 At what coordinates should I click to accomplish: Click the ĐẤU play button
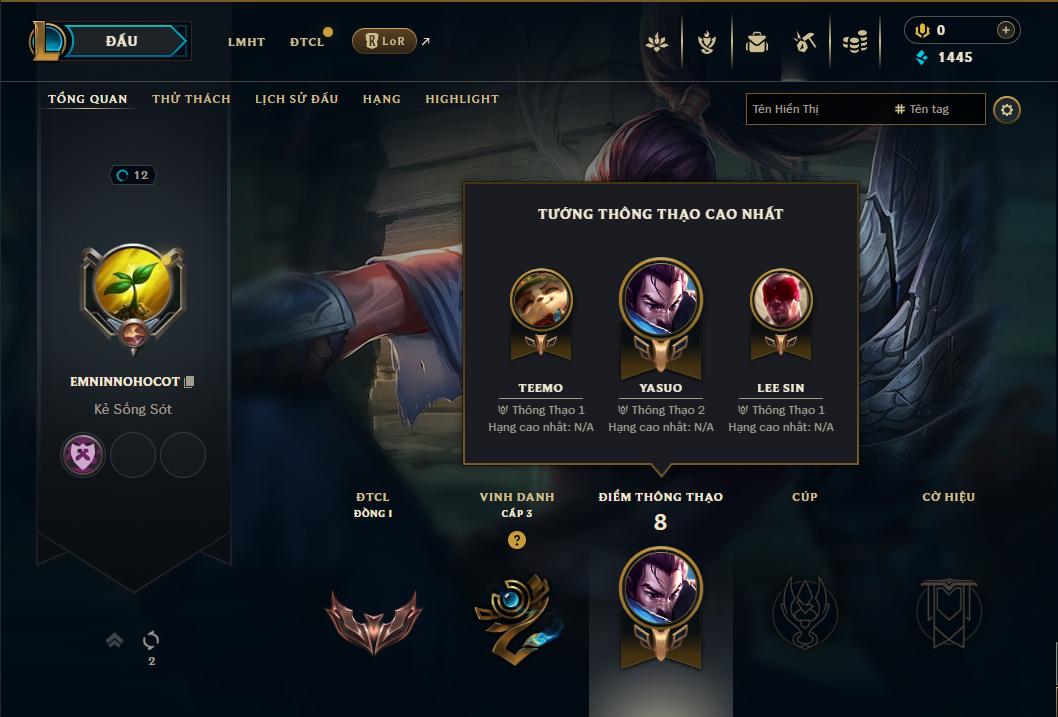click(122, 41)
